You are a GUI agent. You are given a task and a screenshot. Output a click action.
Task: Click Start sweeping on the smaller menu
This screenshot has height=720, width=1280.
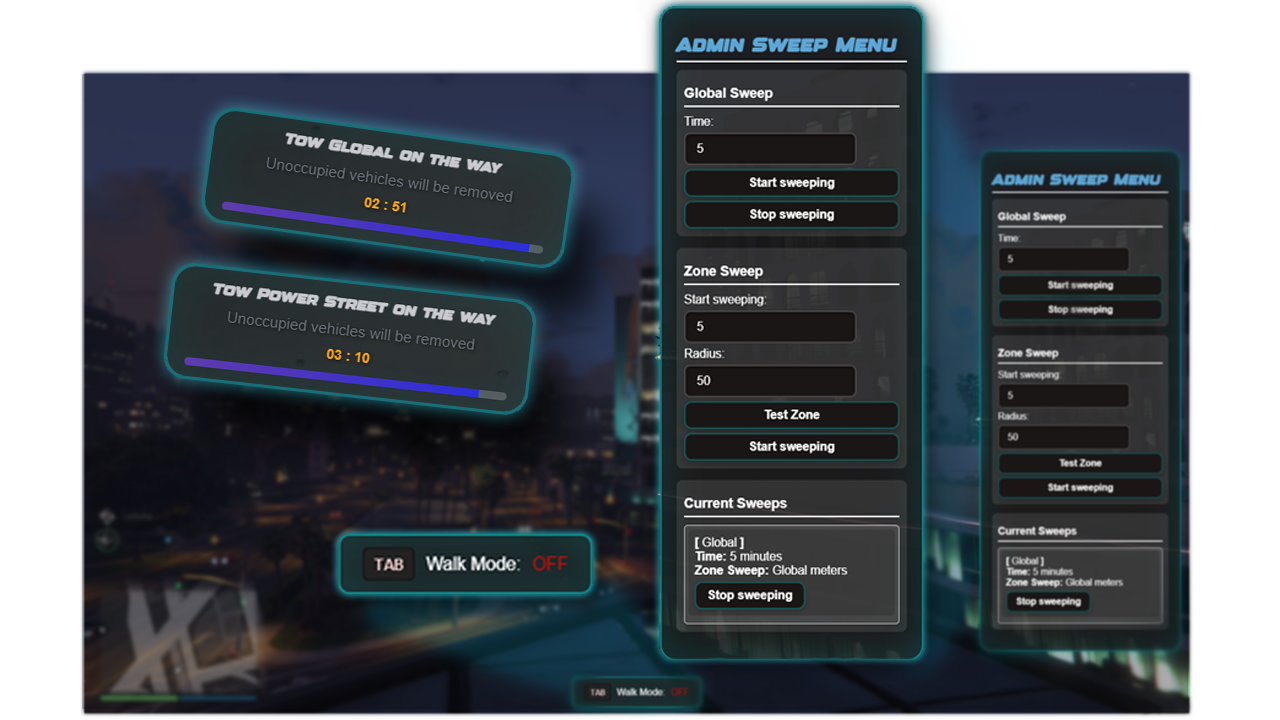click(x=1079, y=284)
